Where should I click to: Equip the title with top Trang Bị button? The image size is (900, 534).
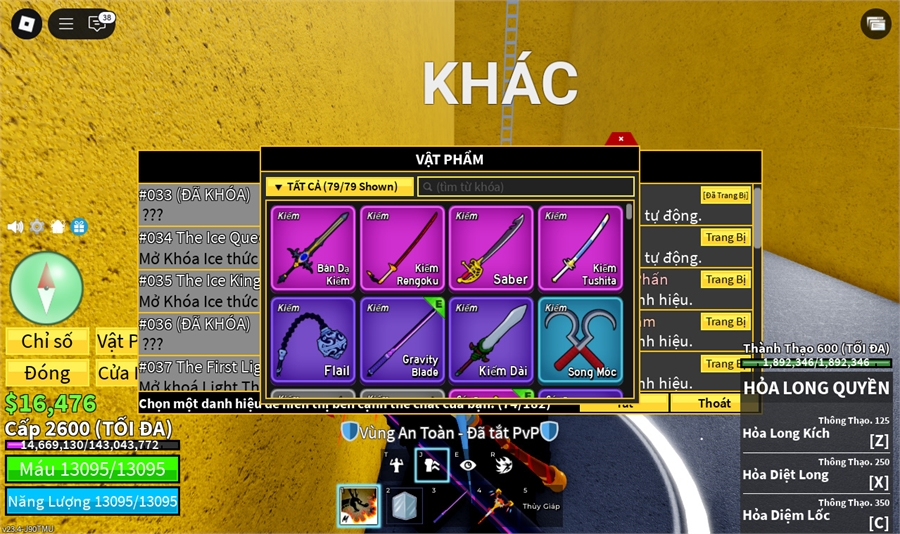(725, 237)
